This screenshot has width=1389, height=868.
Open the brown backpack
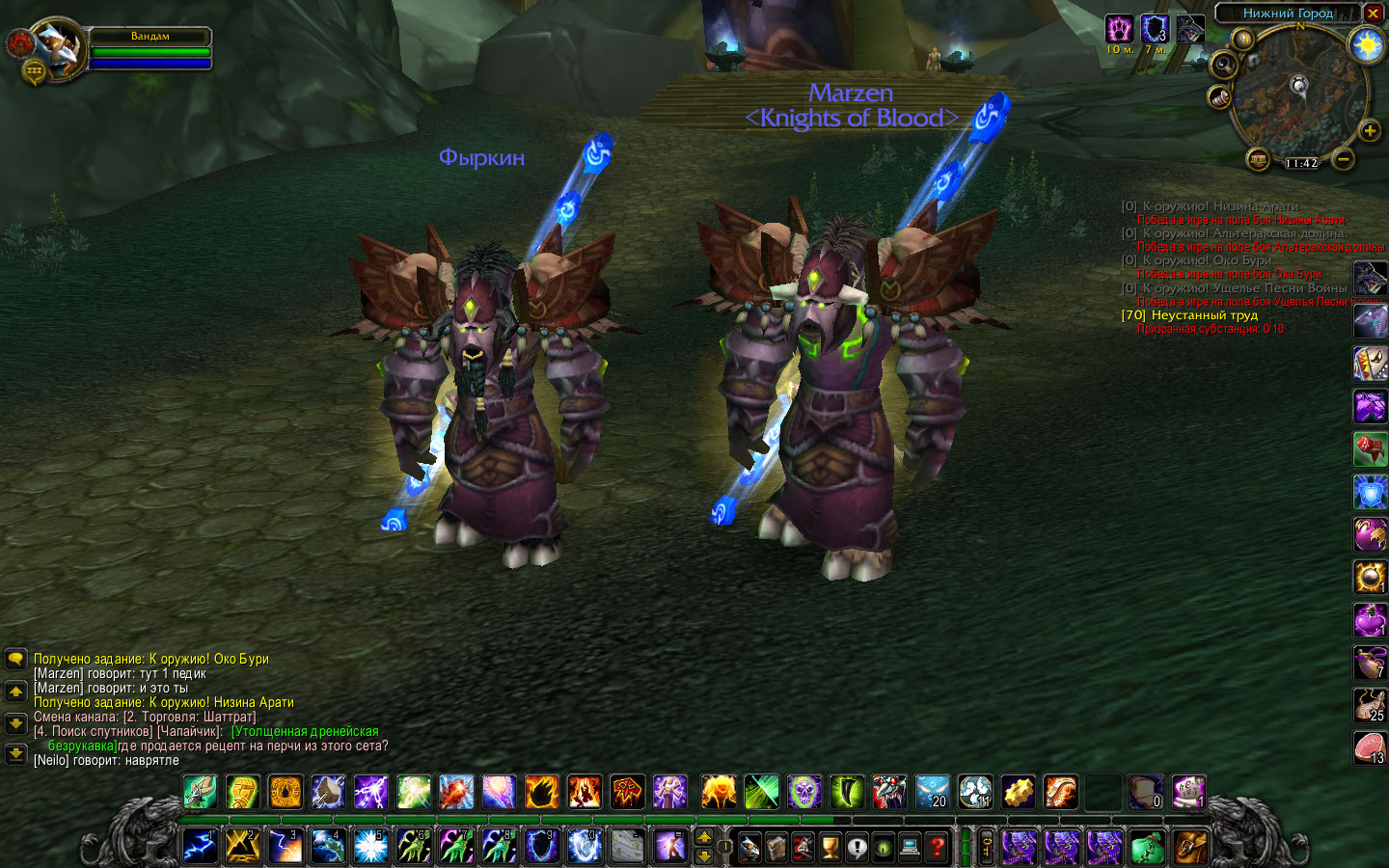coord(1190,848)
